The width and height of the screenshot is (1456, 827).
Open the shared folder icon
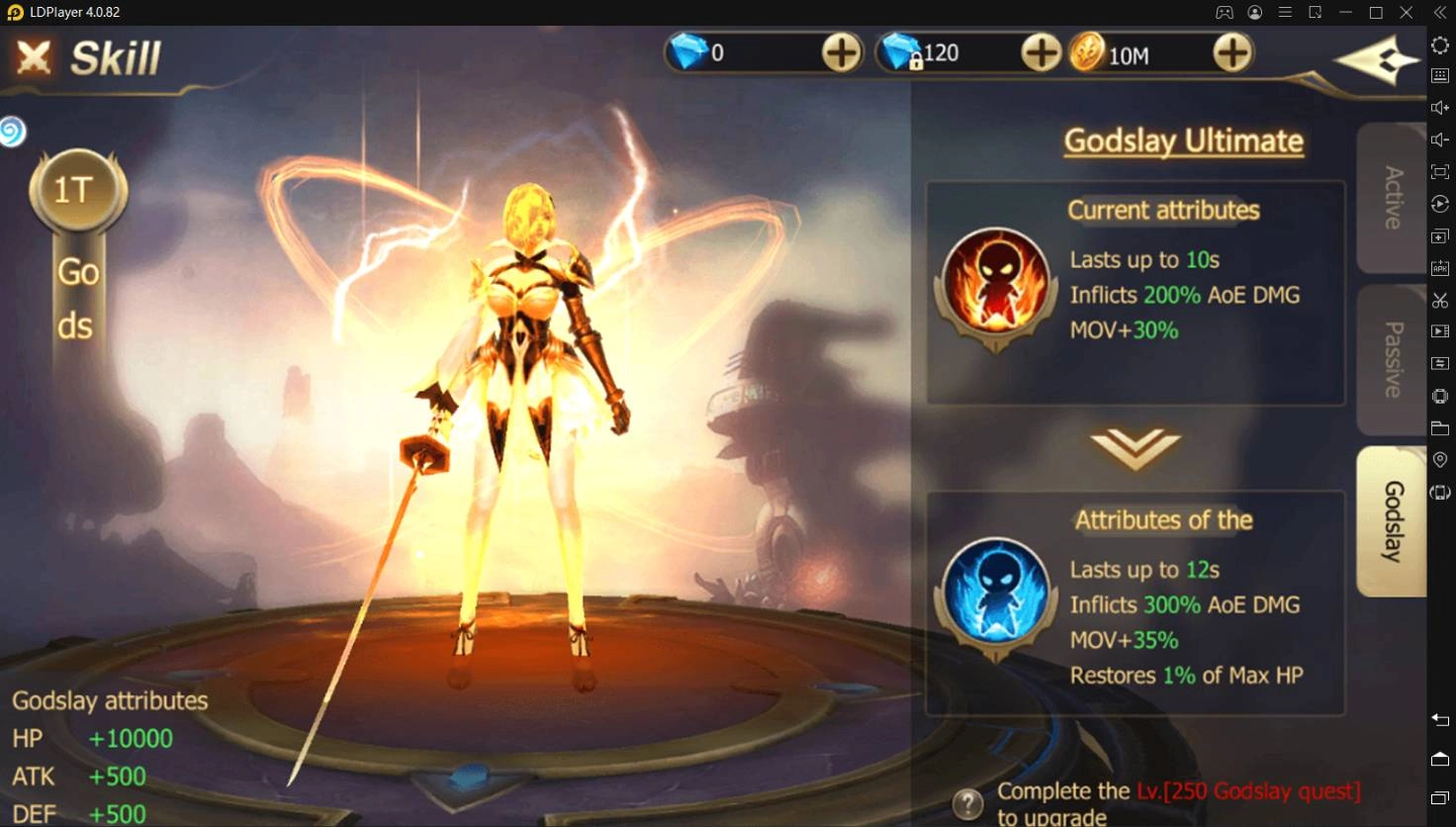point(1440,427)
